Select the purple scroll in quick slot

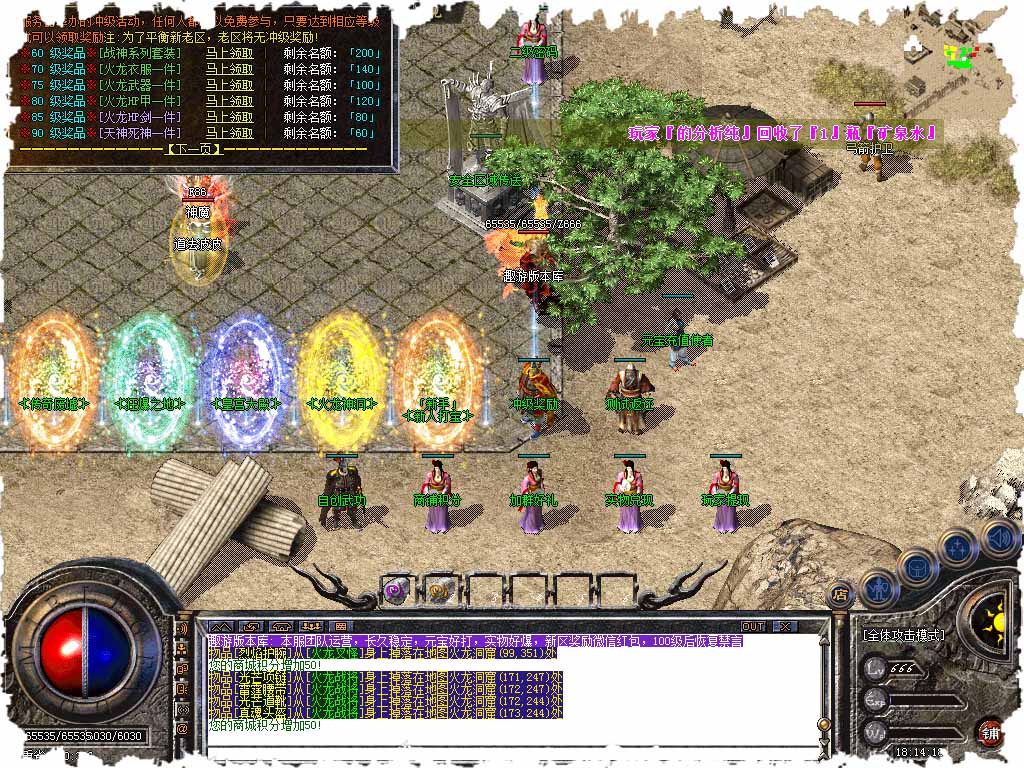point(397,590)
